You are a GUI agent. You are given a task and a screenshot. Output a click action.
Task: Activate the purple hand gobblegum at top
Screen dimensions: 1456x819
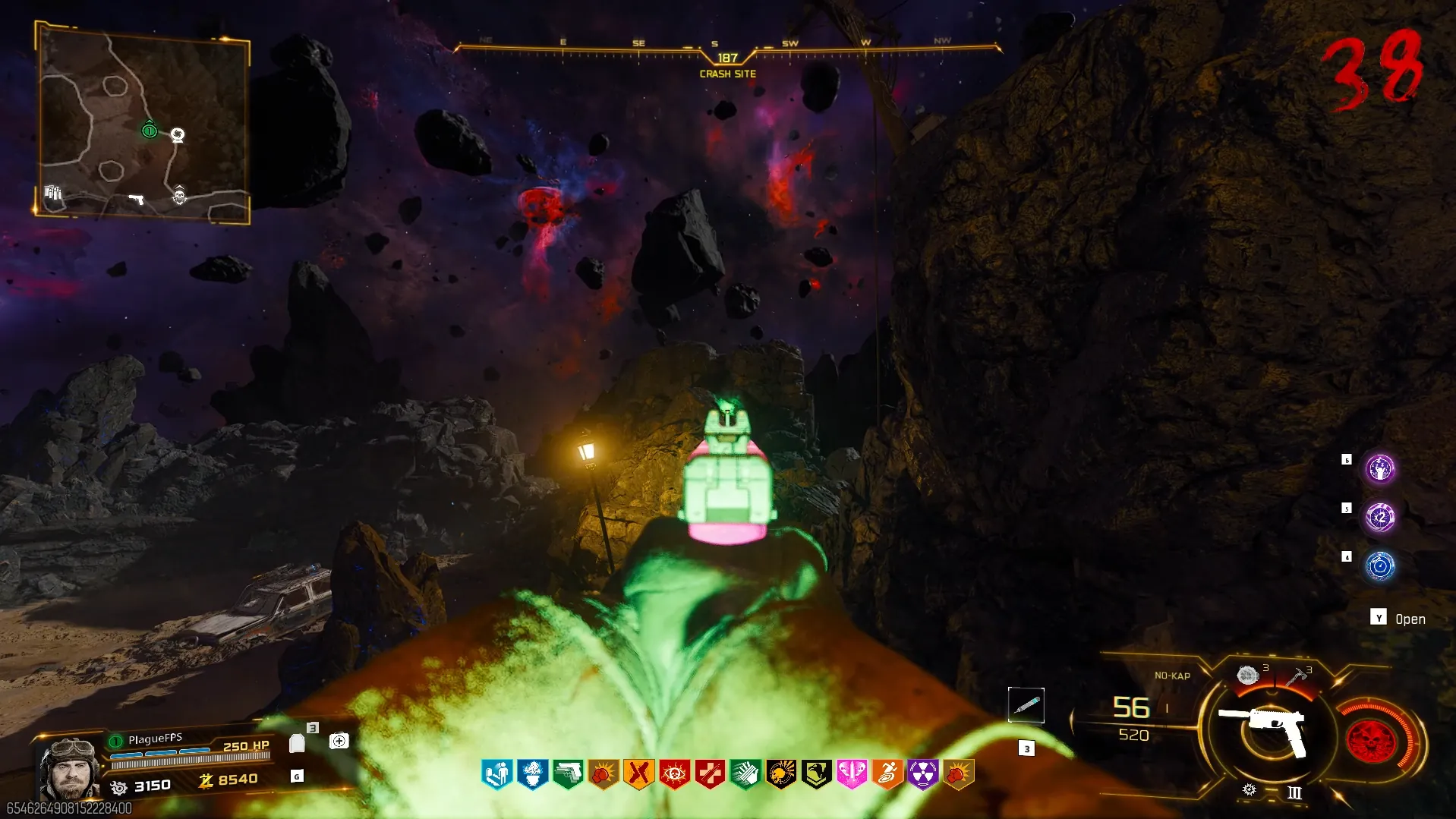1380,469
